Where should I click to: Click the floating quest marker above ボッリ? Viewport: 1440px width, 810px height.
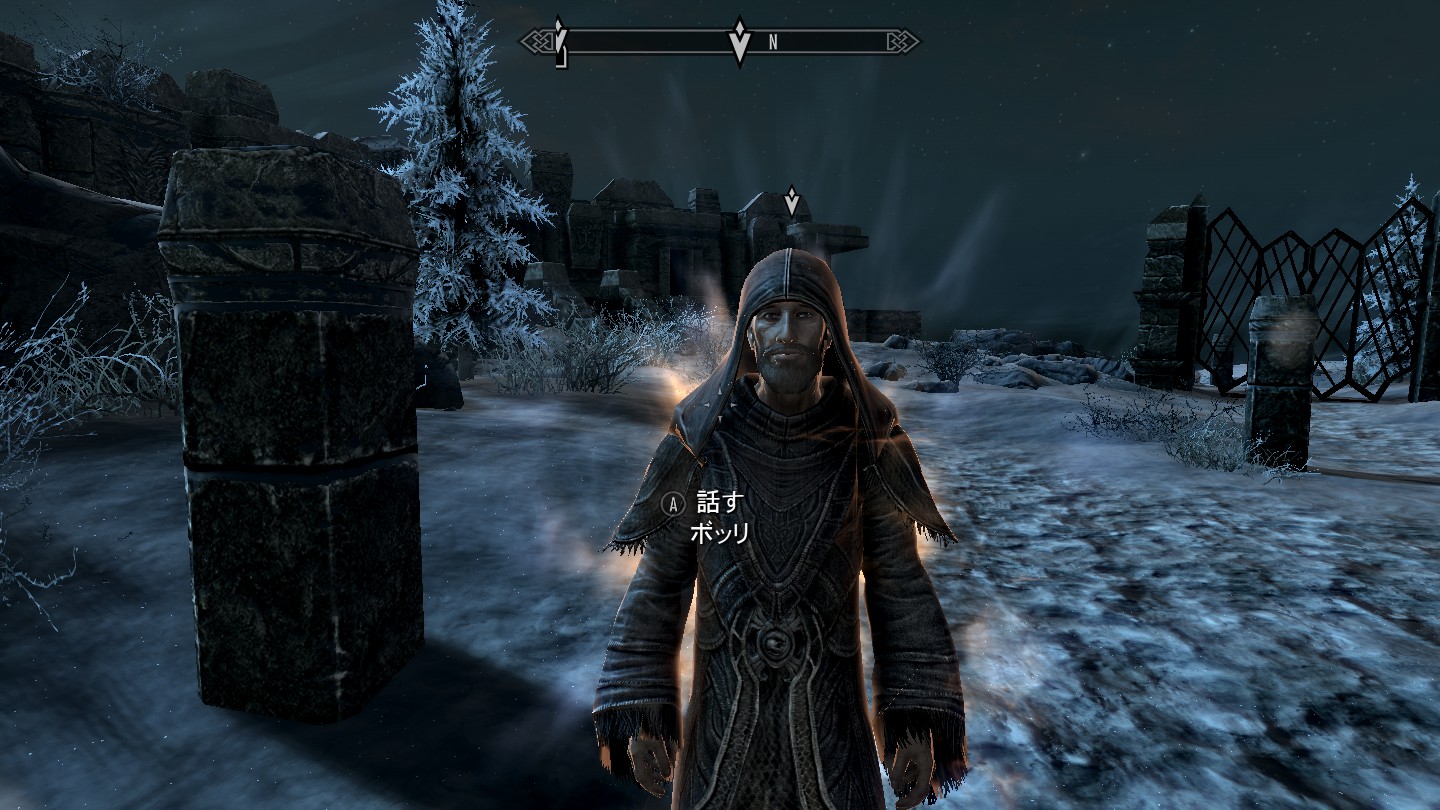pos(792,201)
